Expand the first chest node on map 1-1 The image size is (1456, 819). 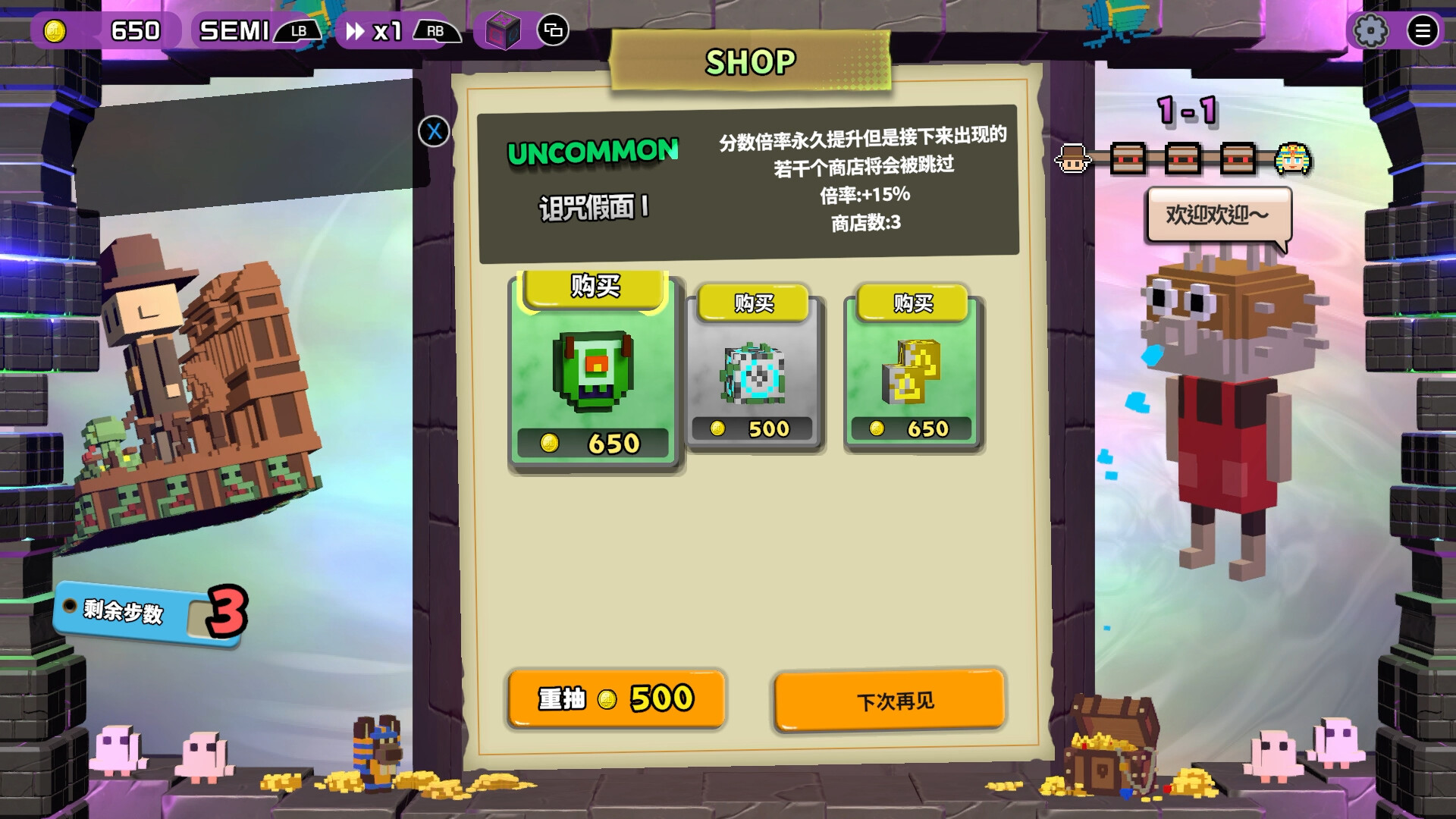click(1128, 159)
